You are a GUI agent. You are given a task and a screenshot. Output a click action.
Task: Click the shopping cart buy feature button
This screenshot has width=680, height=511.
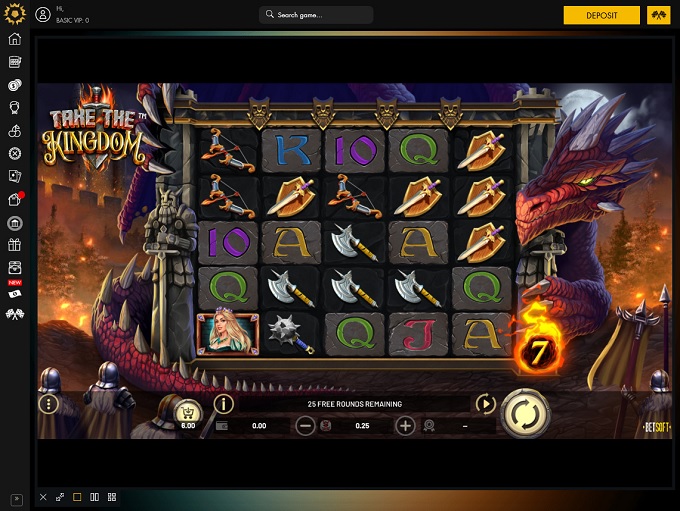[185, 410]
